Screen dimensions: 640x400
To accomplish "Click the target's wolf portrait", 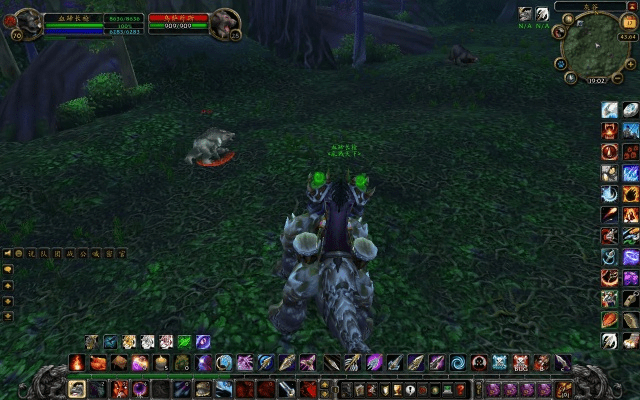I will point(226,22).
